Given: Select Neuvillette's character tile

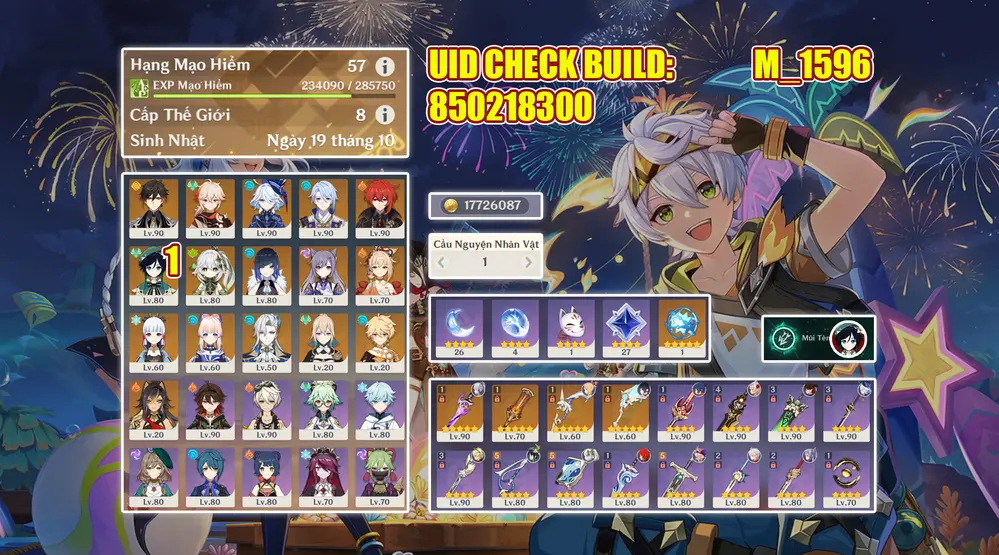Looking at the screenshot, I should tap(267, 340).
